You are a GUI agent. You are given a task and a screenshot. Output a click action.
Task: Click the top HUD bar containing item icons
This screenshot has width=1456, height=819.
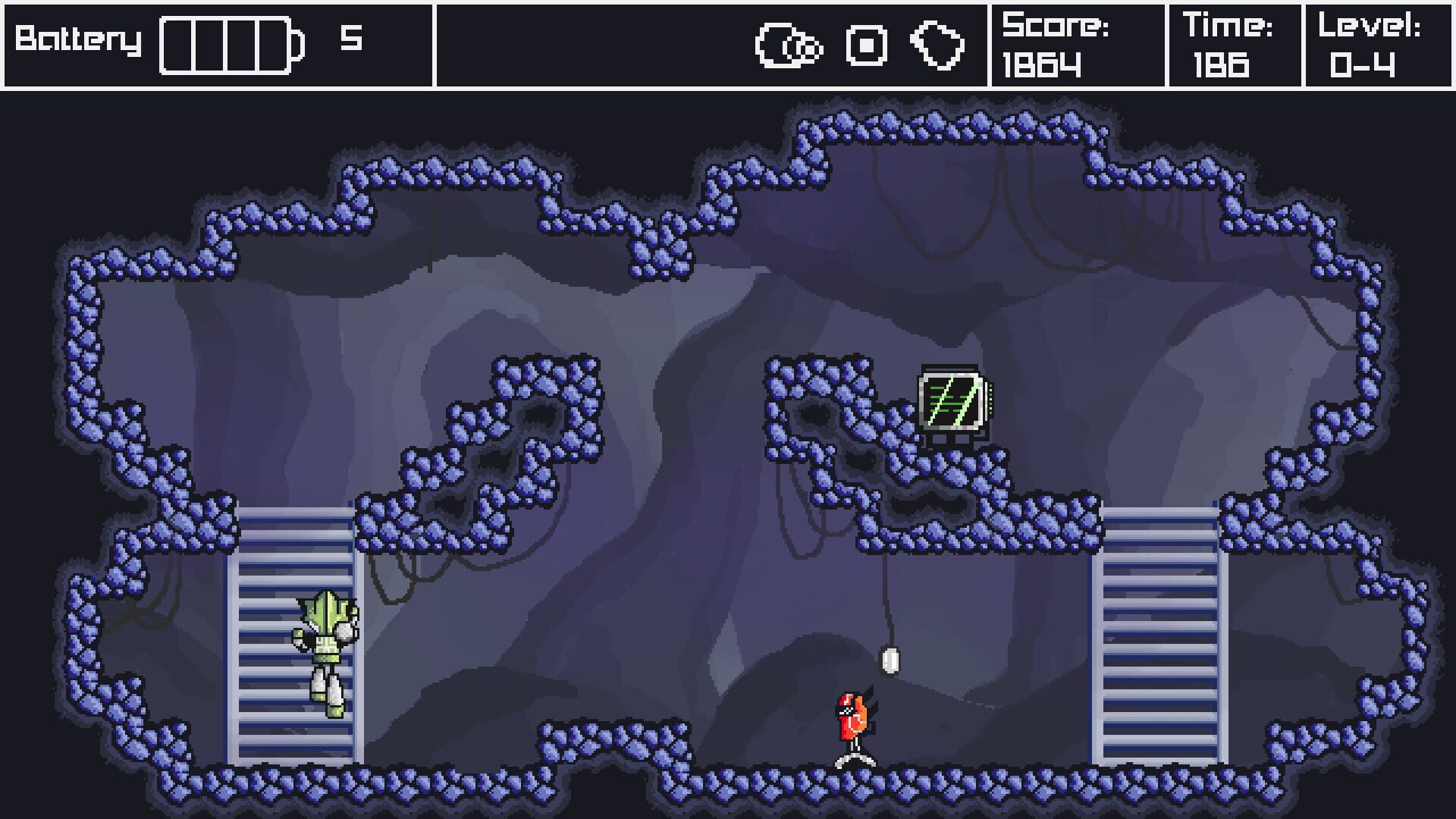click(713, 45)
